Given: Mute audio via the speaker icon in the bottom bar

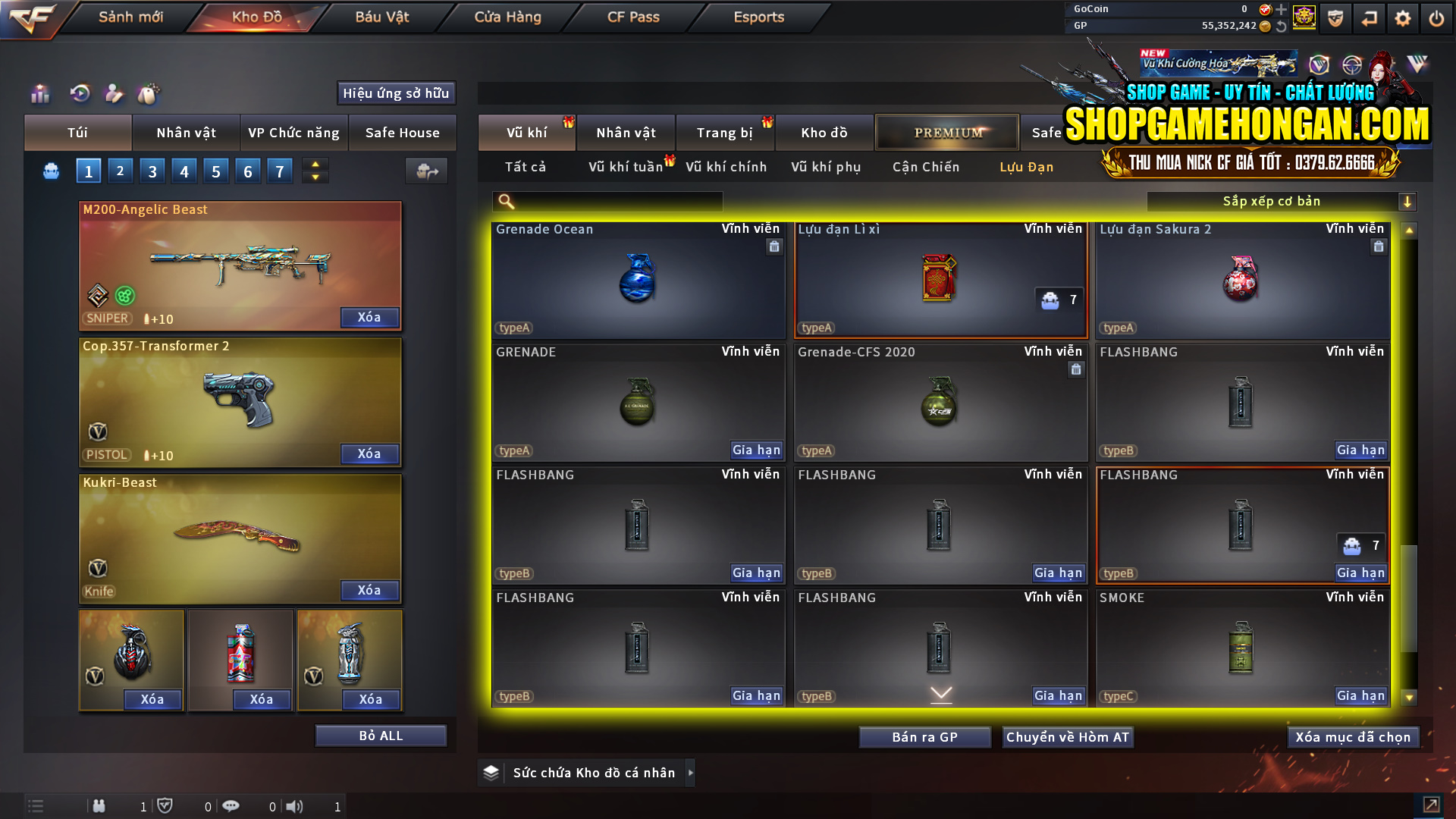Looking at the screenshot, I should pos(294,806).
